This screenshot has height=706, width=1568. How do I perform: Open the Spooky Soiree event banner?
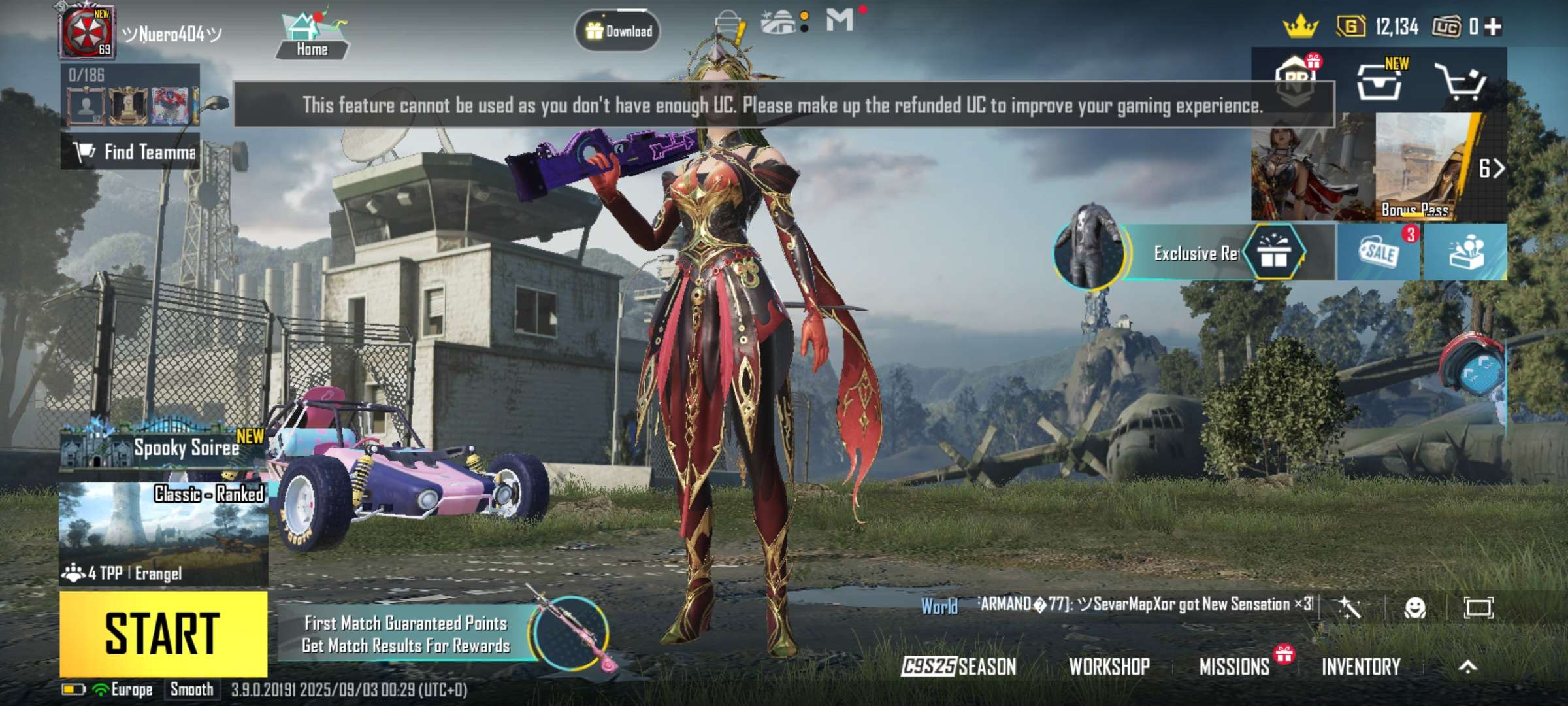[163, 448]
